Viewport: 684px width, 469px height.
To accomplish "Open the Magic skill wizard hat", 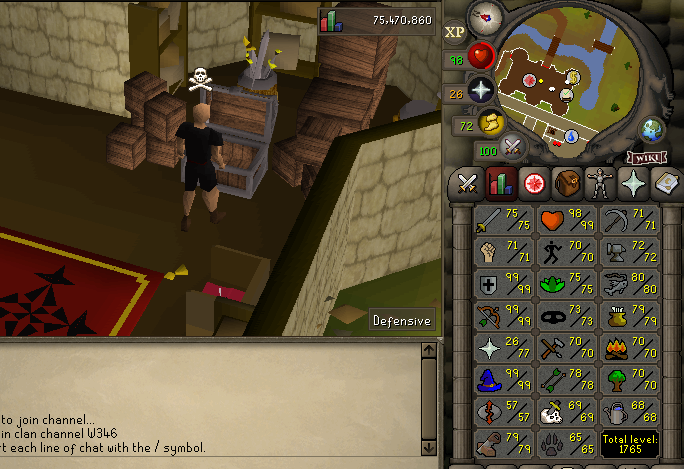I will (x=494, y=379).
